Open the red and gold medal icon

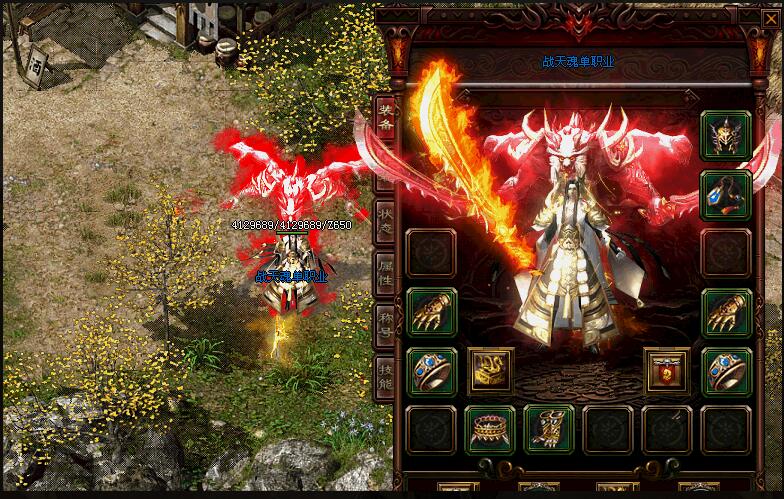coord(667,371)
